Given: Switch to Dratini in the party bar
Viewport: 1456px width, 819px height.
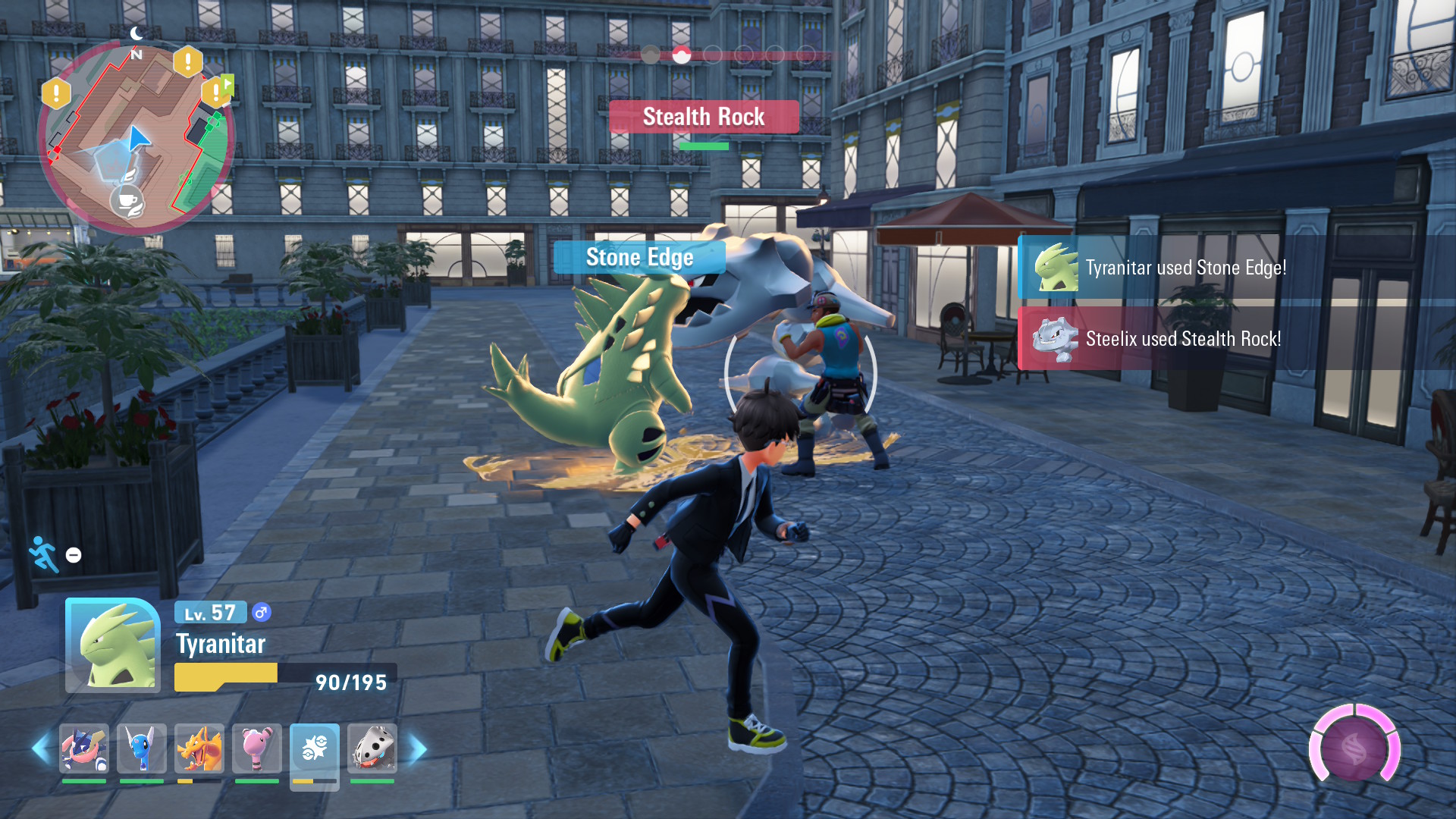Looking at the screenshot, I should tap(142, 748).
